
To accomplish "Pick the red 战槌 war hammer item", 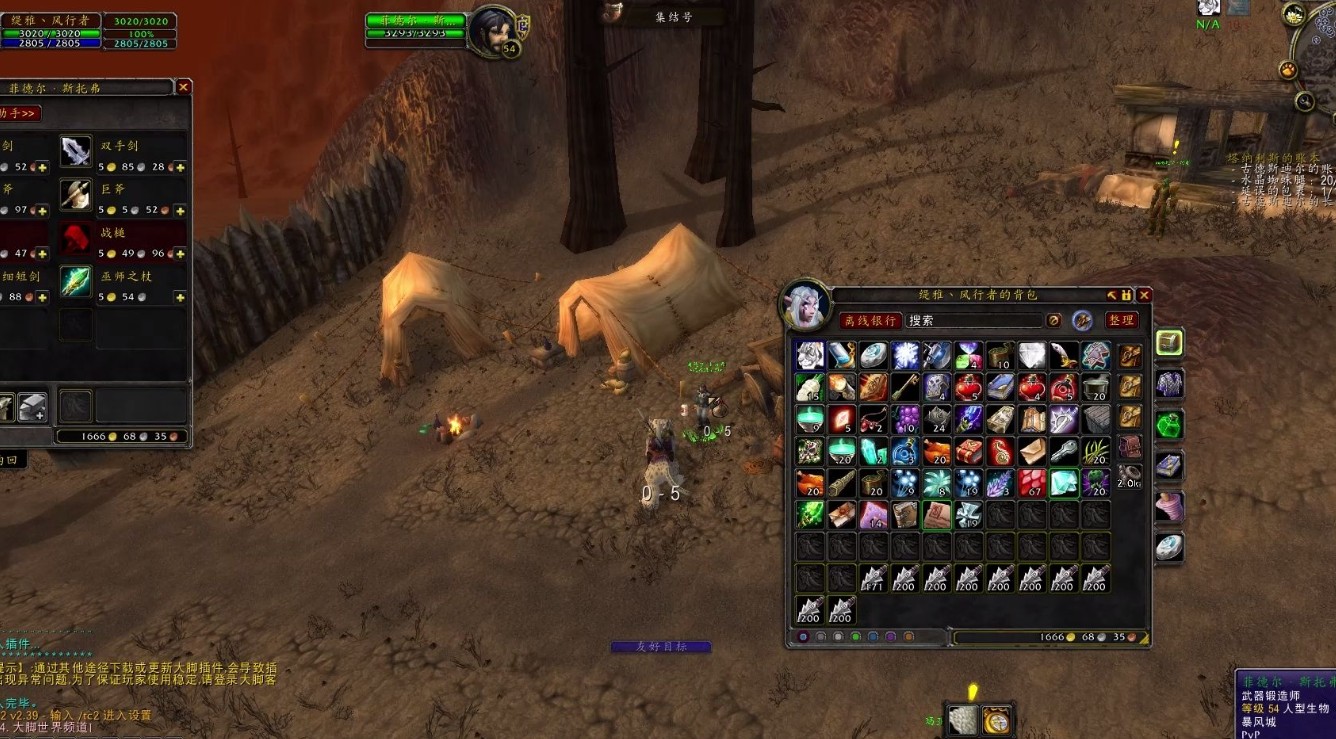I will click(x=76, y=237).
